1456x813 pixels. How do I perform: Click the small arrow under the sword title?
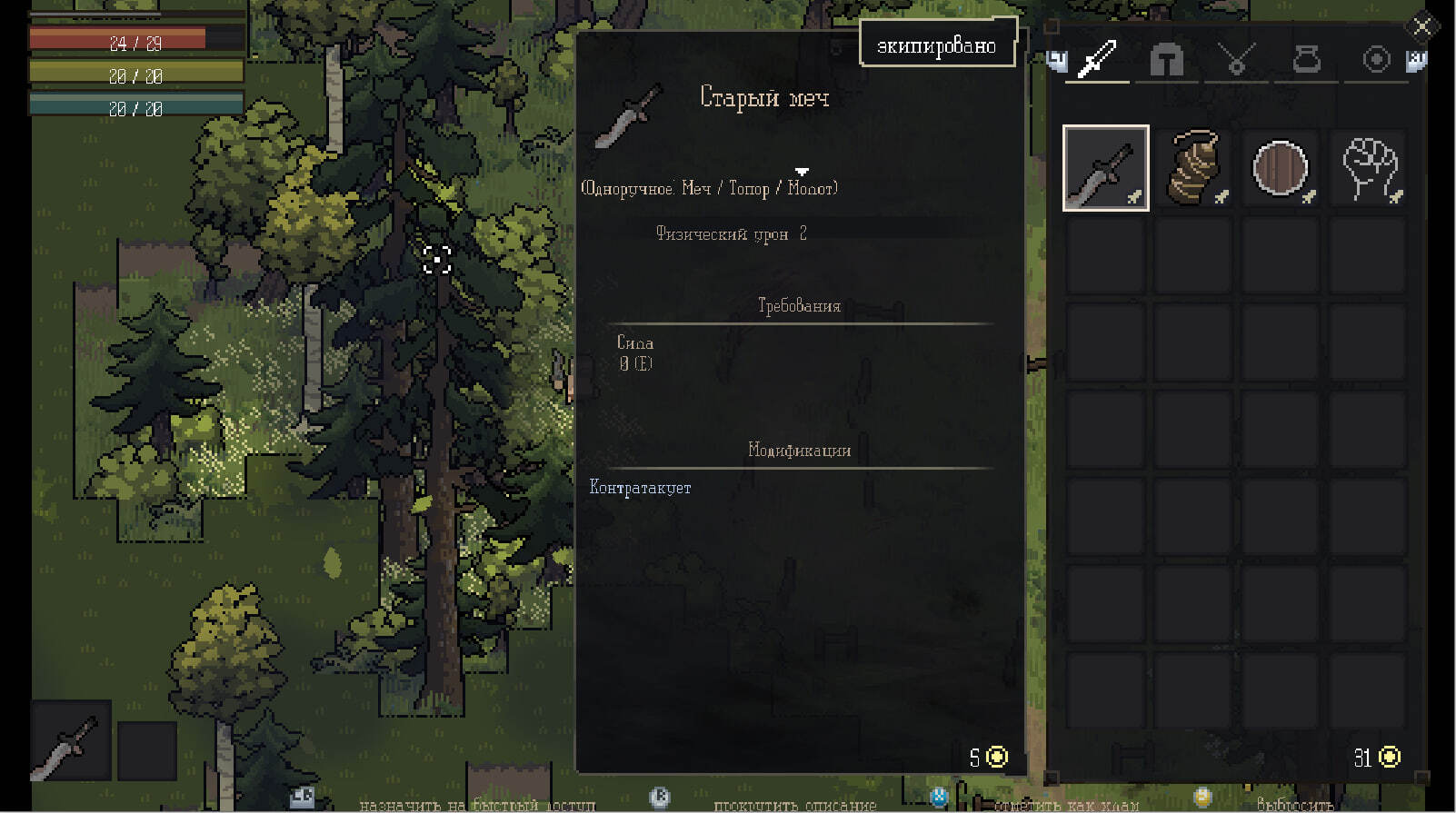point(802,172)
